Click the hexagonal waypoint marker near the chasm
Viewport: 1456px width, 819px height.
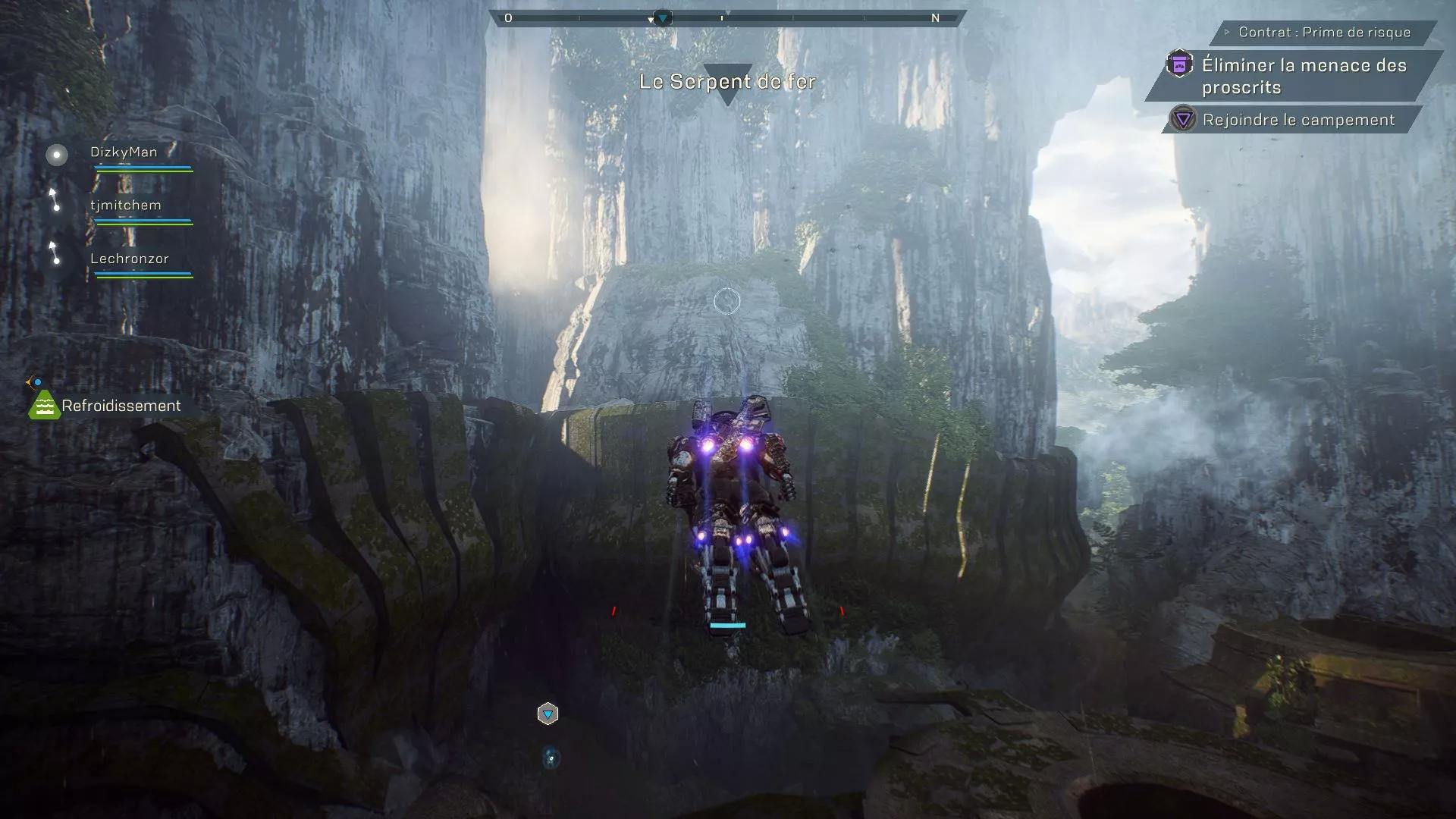(548, 714)
